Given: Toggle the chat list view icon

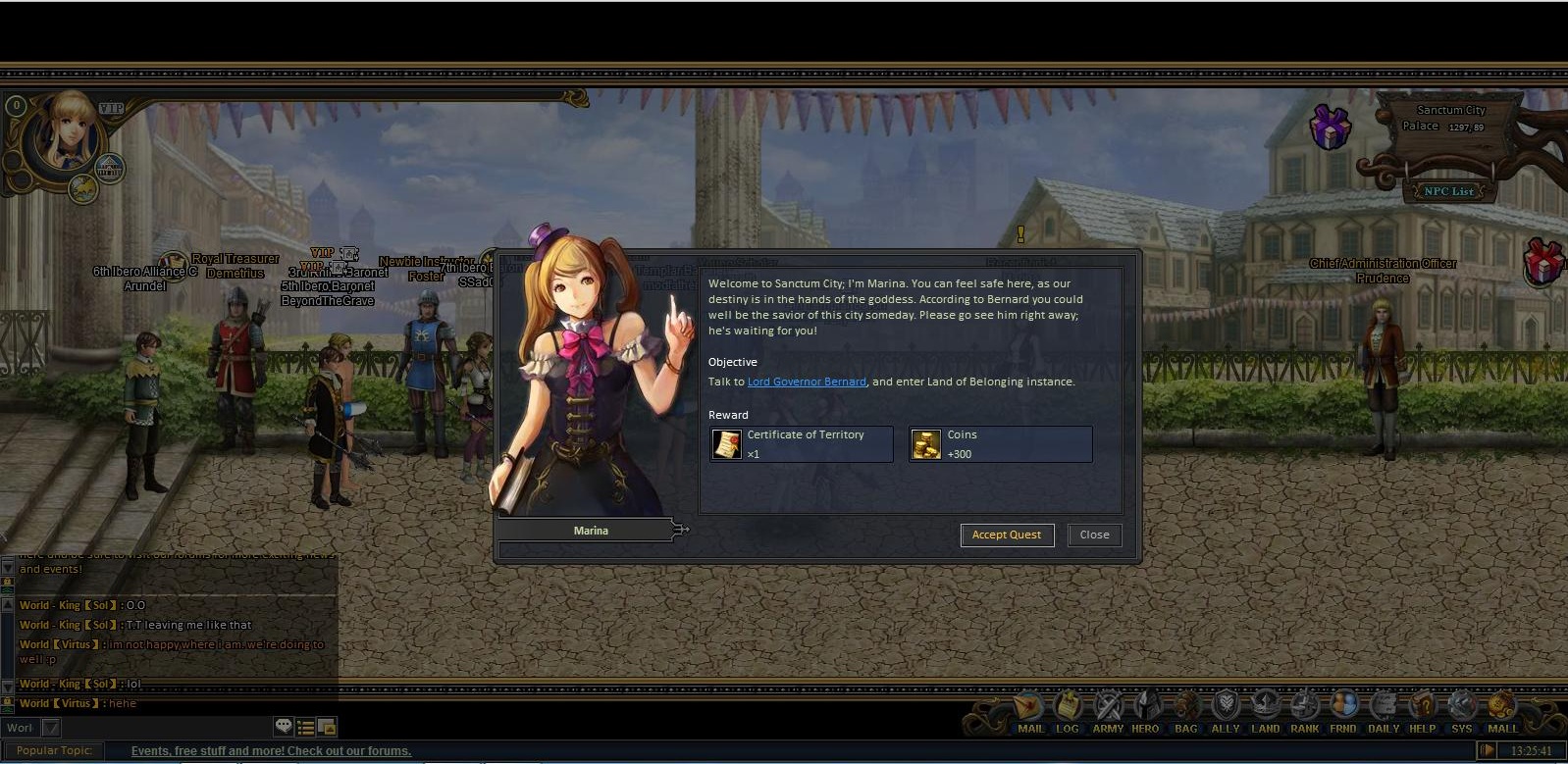Looking at the screenshot, I should point(305,728).
